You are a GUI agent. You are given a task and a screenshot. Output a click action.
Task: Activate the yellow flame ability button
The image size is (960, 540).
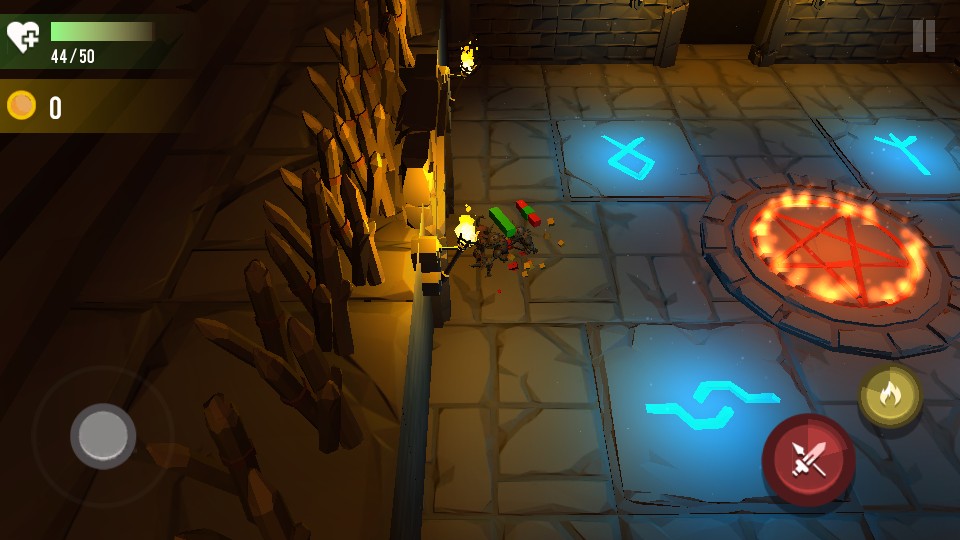(x=889, y=396)
